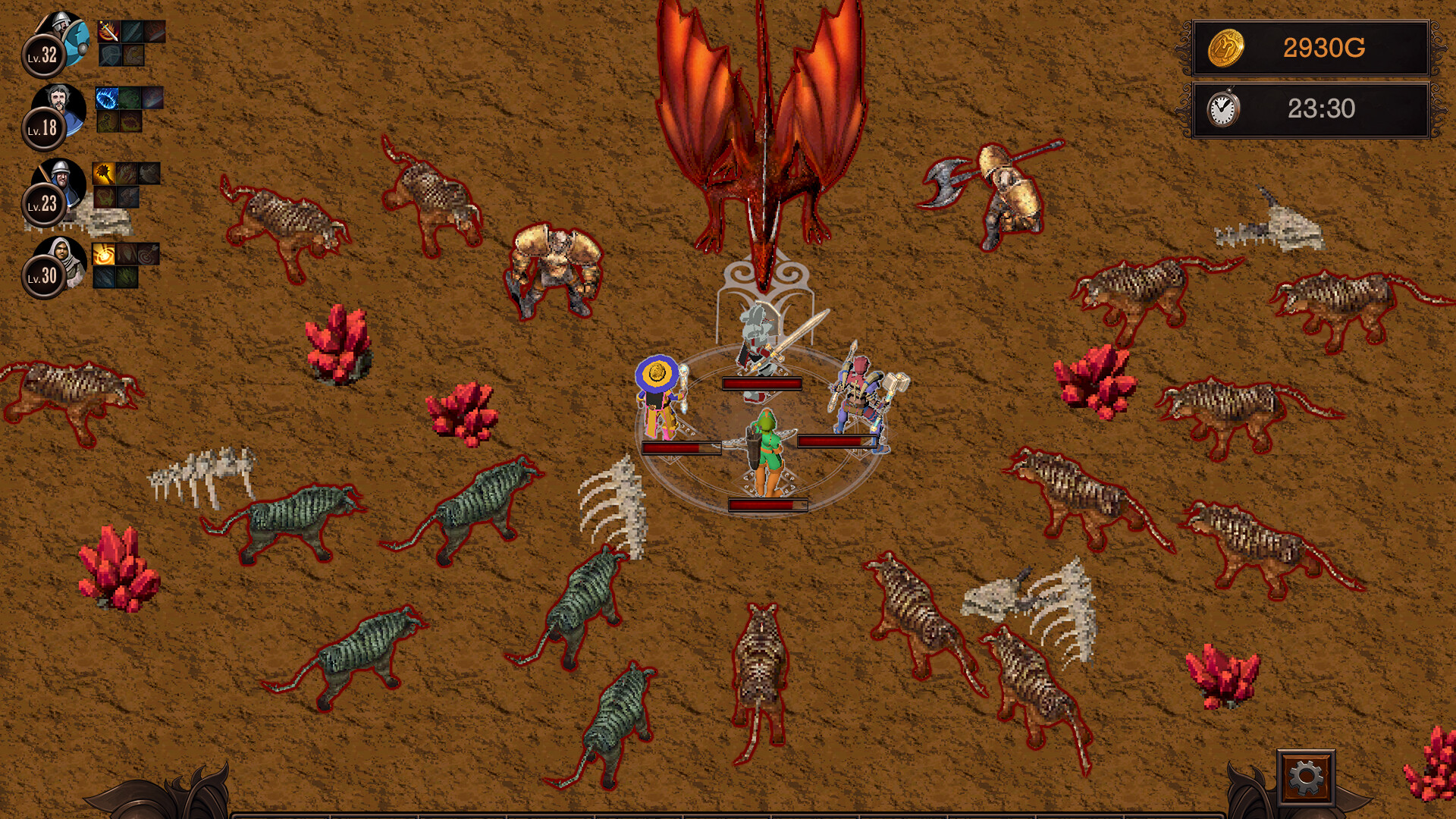Select the skull spell in mage's second row

(108, 122)
